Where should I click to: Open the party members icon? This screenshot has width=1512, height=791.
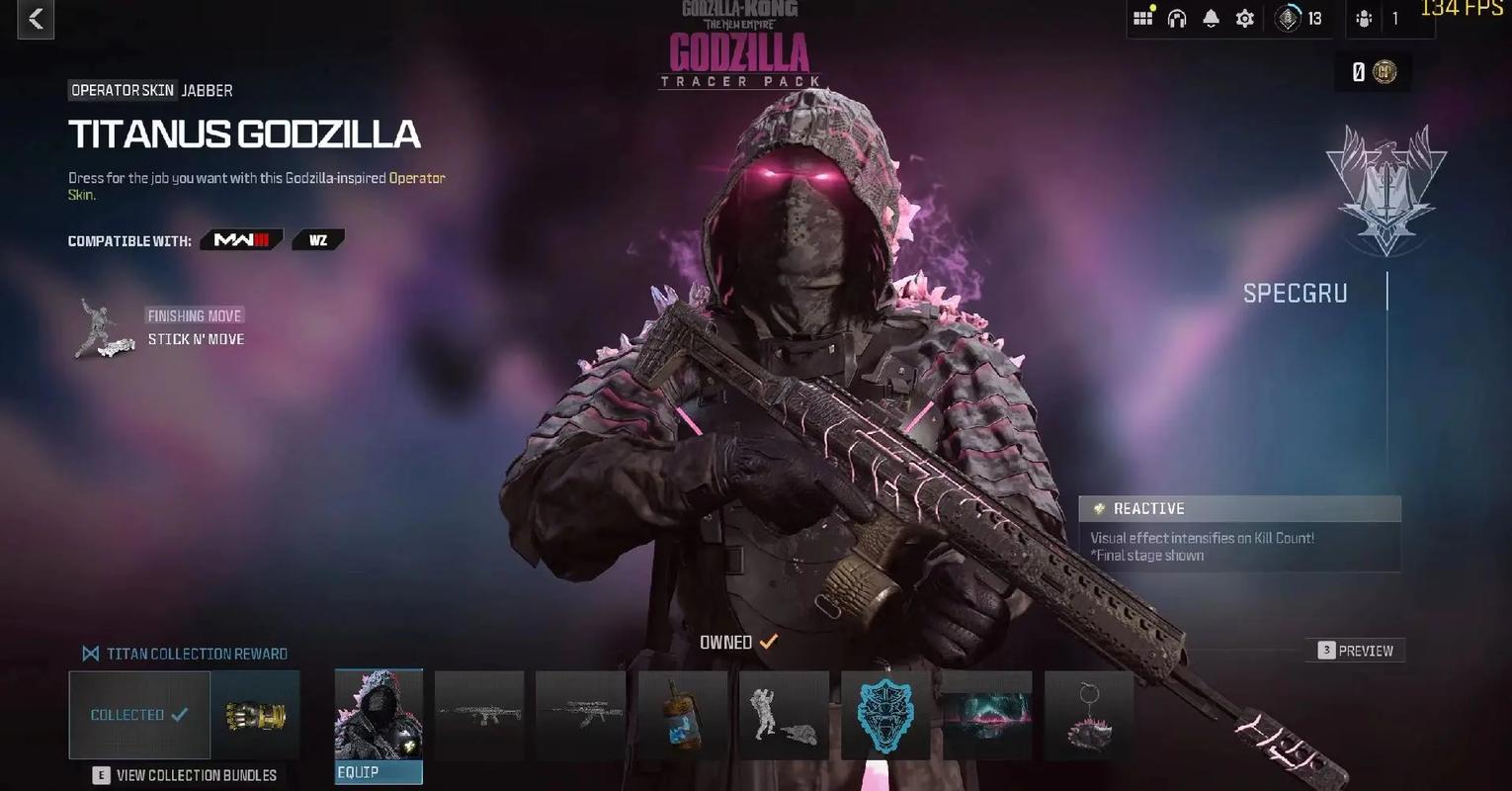click(1365, 18)
